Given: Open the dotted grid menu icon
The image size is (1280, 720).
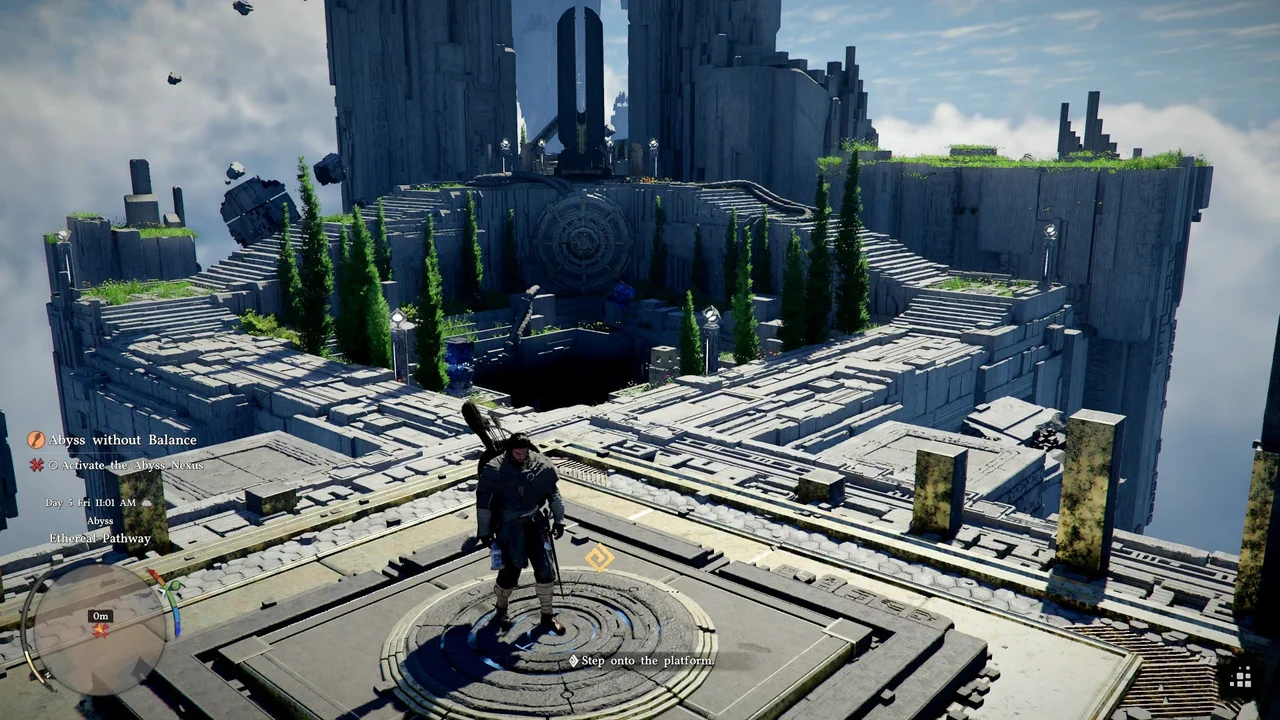Looking at the screenshot, I should point(1241,678).
